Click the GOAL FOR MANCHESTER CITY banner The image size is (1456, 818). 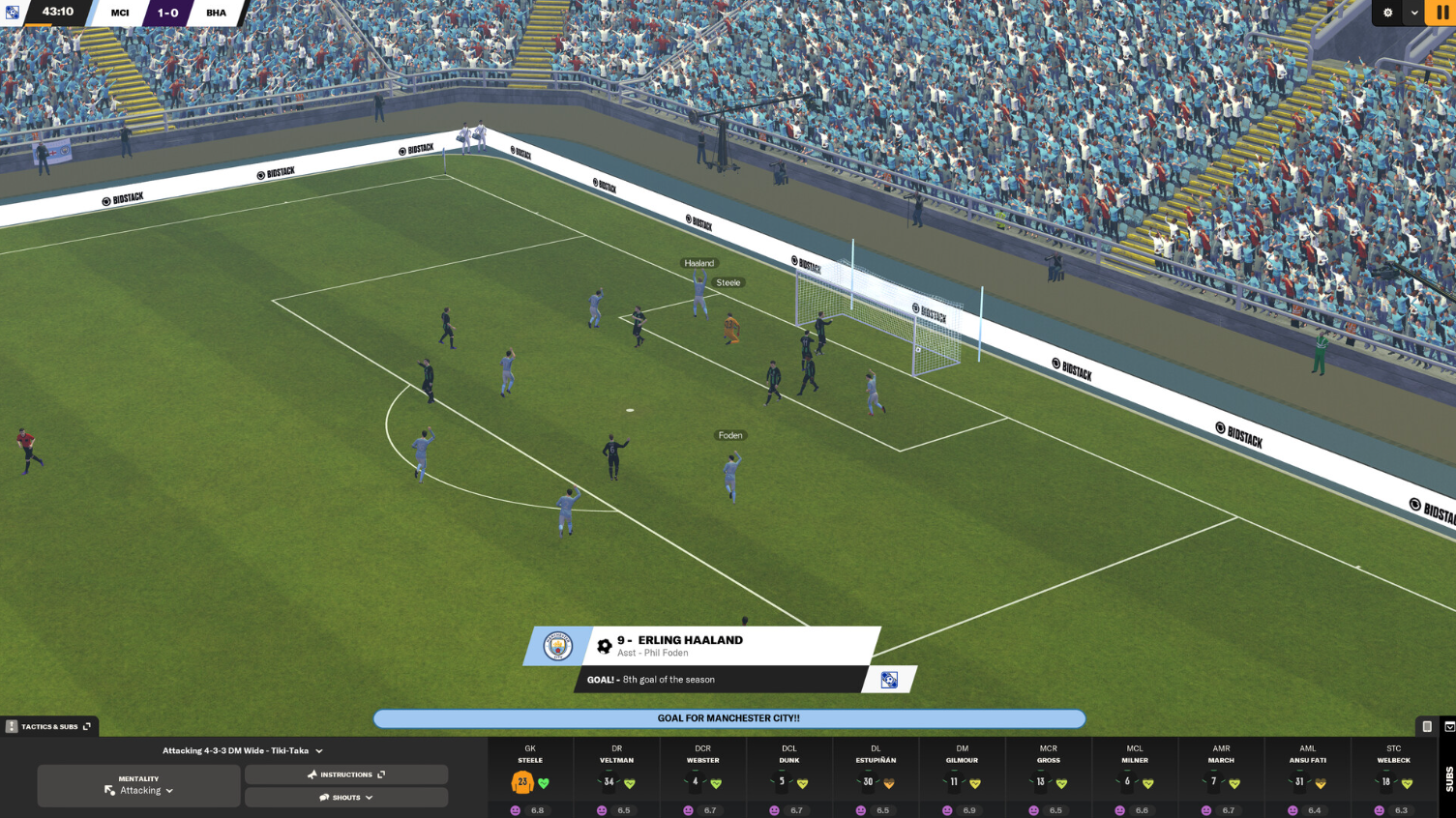coord(728,719)
